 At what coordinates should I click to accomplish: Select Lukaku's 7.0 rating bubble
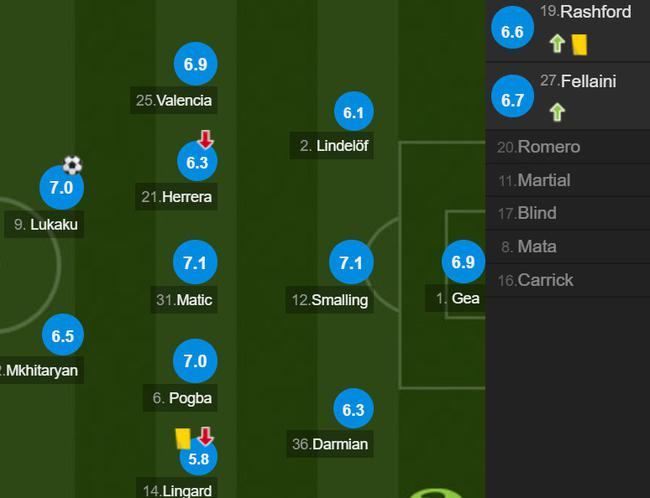62,187
